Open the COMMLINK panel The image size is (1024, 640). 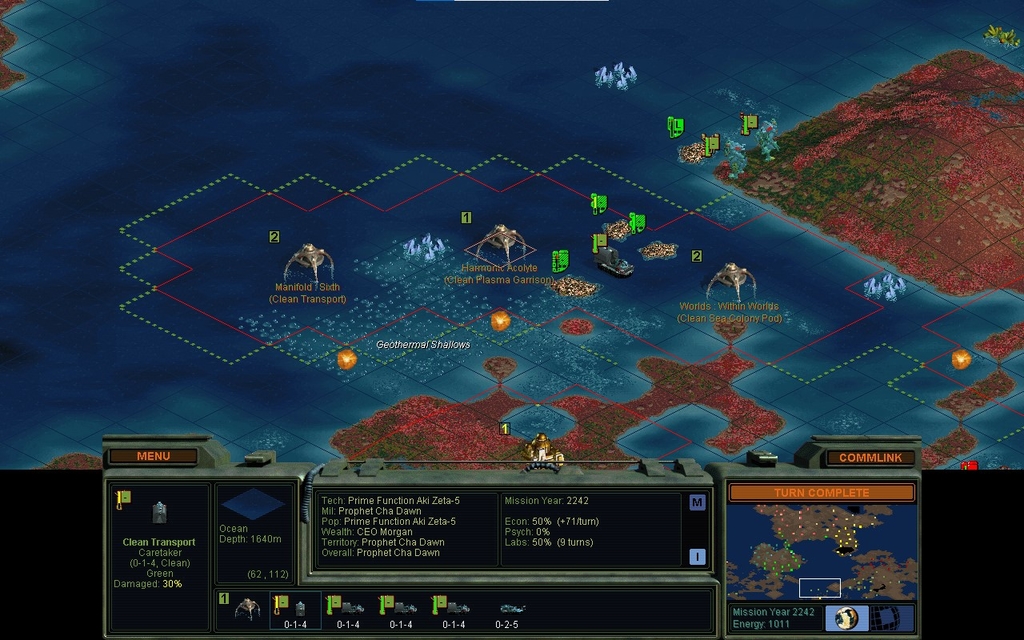click(870, 457)
